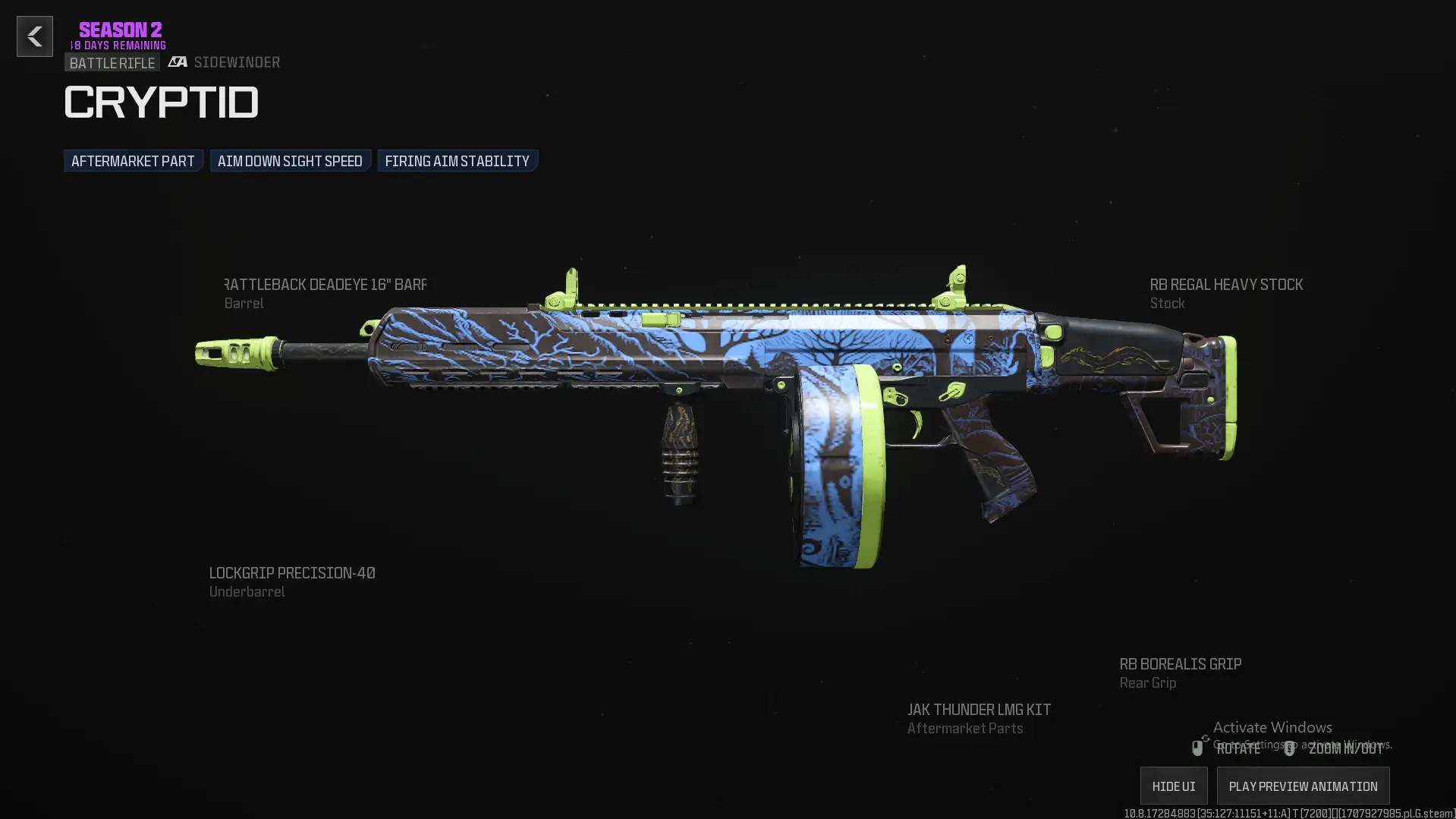The width and height of the screenshot is (1456, 819).
Task: Click the Sidewinder weapon class icon
Action: (x=178, y=62)
